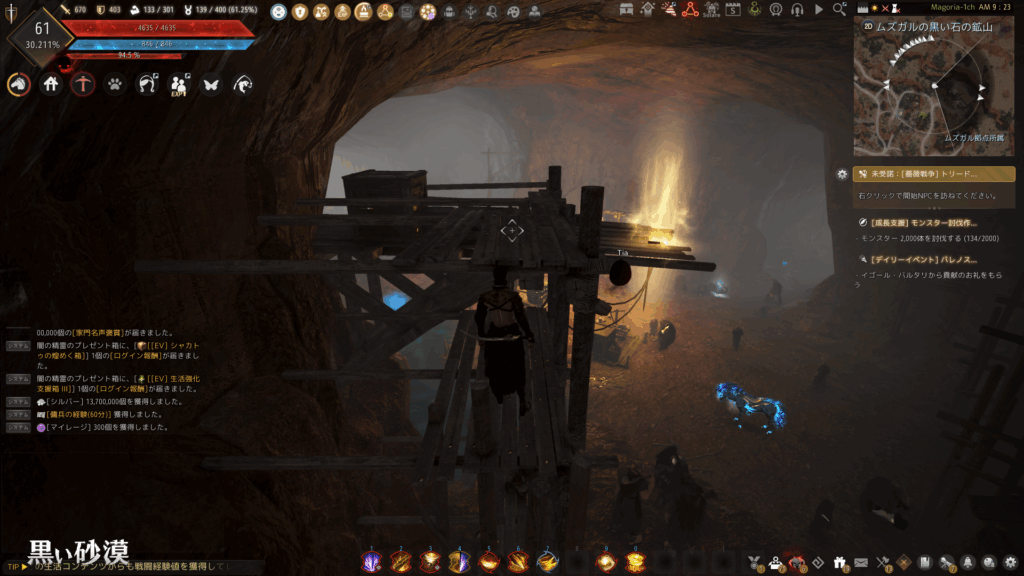The width and height of the screenshot is (1024, 576).
Task: Open the pet paw icon
Action: coord(115,85)
